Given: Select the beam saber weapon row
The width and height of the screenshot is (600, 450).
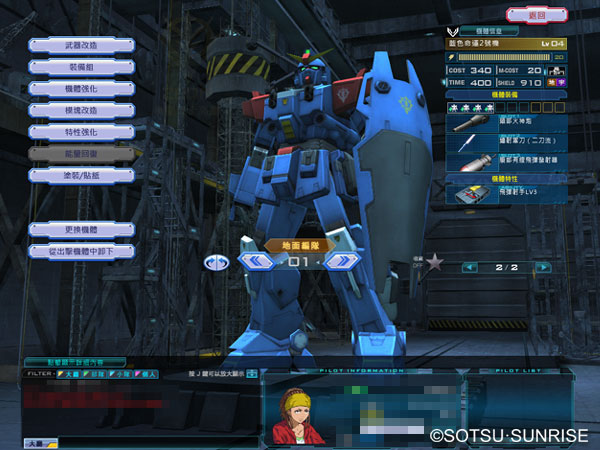Looking at the screenshot, I should (506, 142).
